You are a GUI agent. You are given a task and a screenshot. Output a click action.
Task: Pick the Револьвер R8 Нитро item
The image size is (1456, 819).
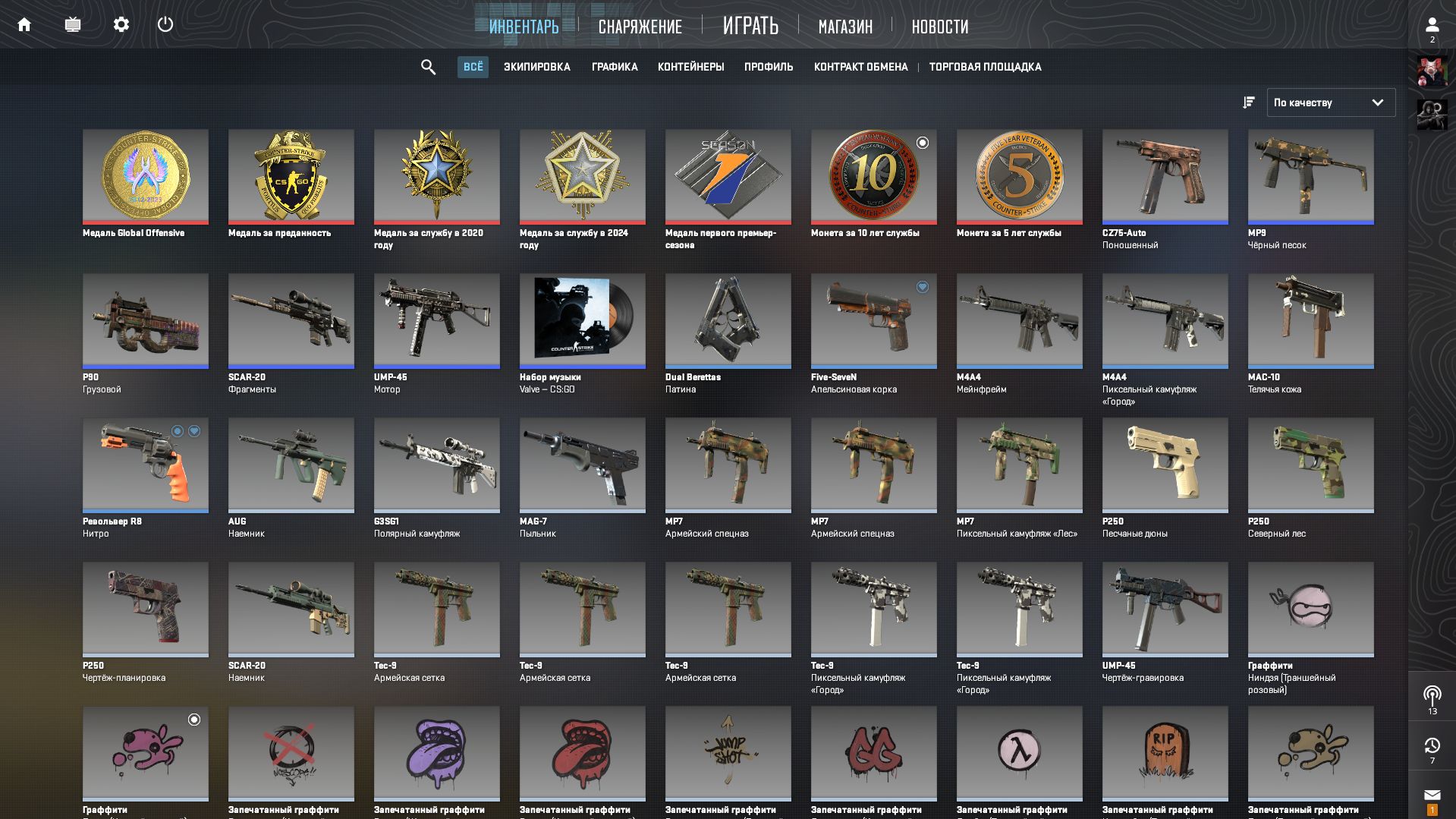pos(145,465)
